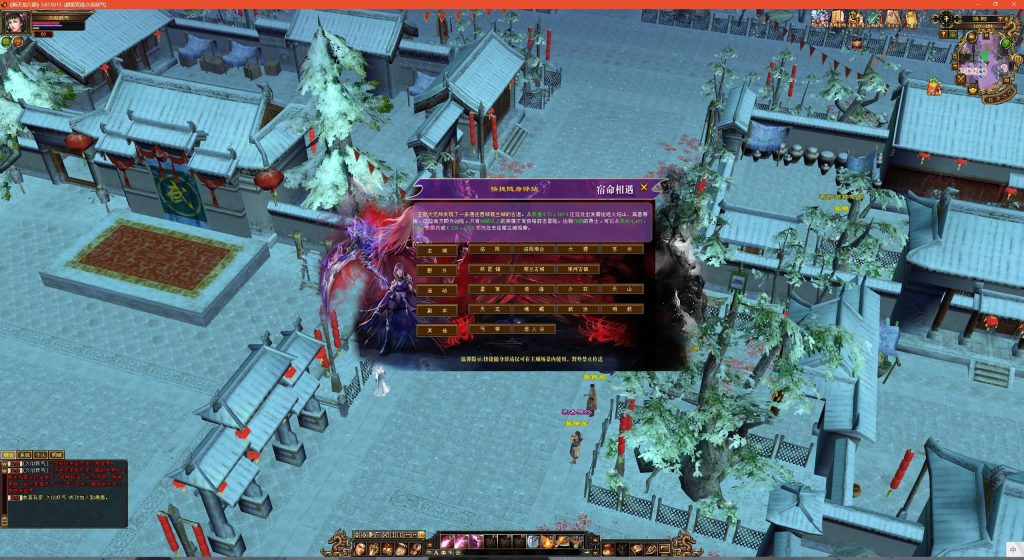Image resolution: width=1024 pixels, height=560 pixels.
Task: Select the 明教 destination button
Action: click(622, 310)
